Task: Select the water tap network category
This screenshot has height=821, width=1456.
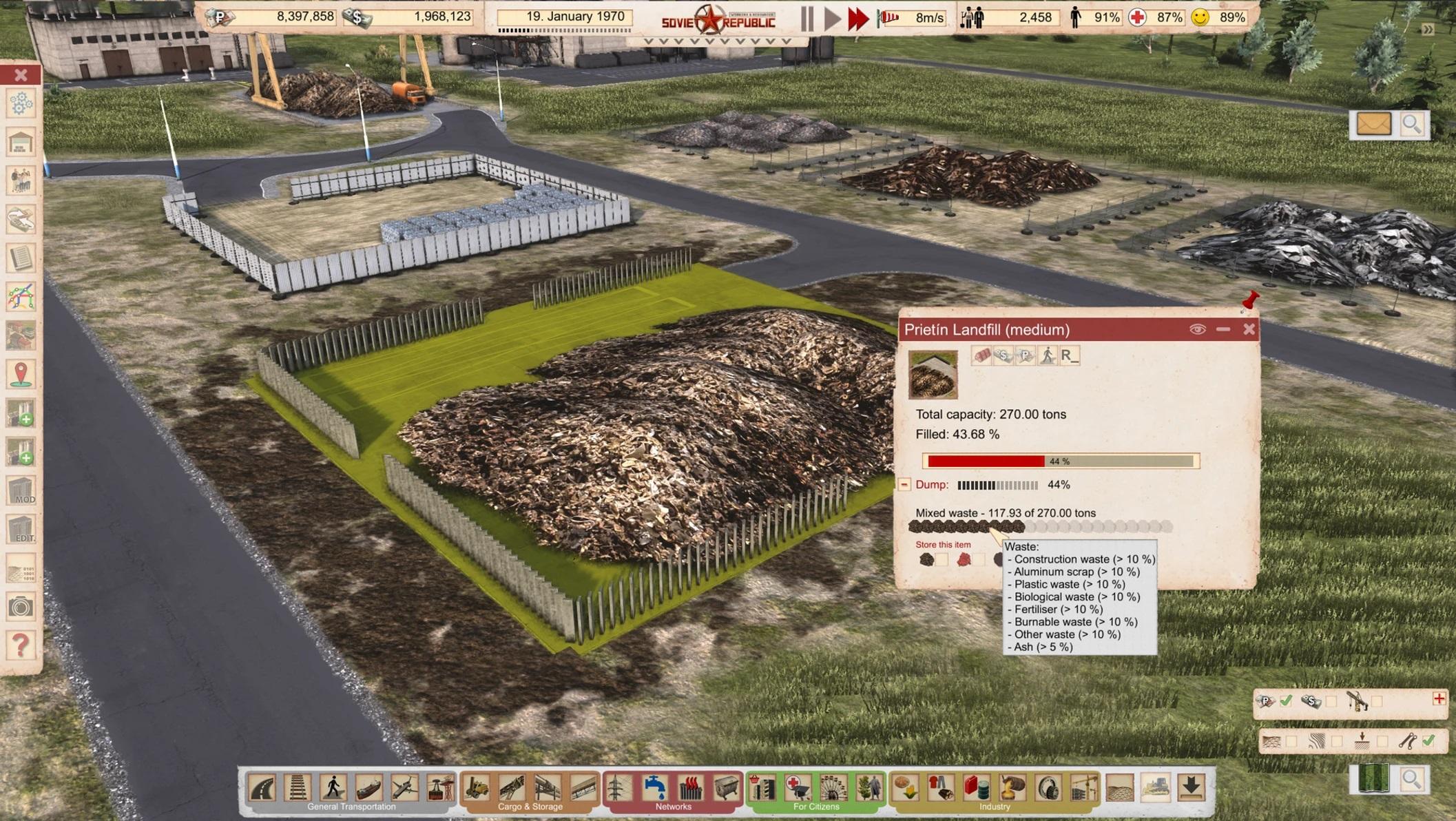Action: (654, 787)
